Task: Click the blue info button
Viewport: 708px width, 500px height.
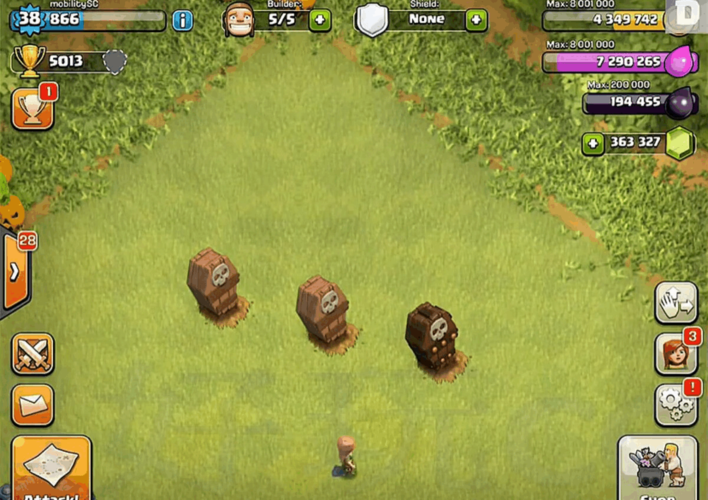Action: click(182, 20)
